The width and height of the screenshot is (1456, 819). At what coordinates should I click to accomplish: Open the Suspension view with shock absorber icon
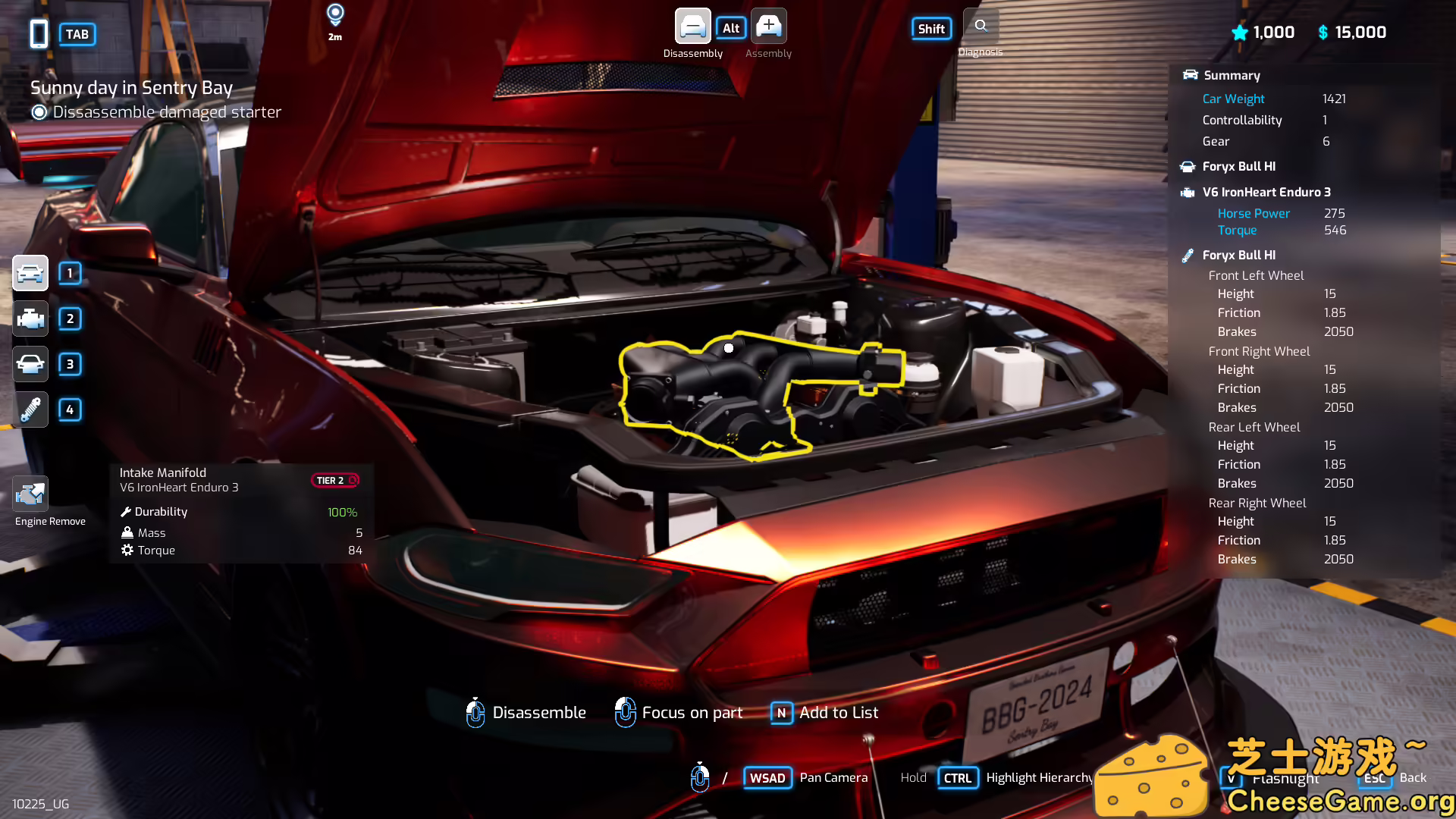30,409
